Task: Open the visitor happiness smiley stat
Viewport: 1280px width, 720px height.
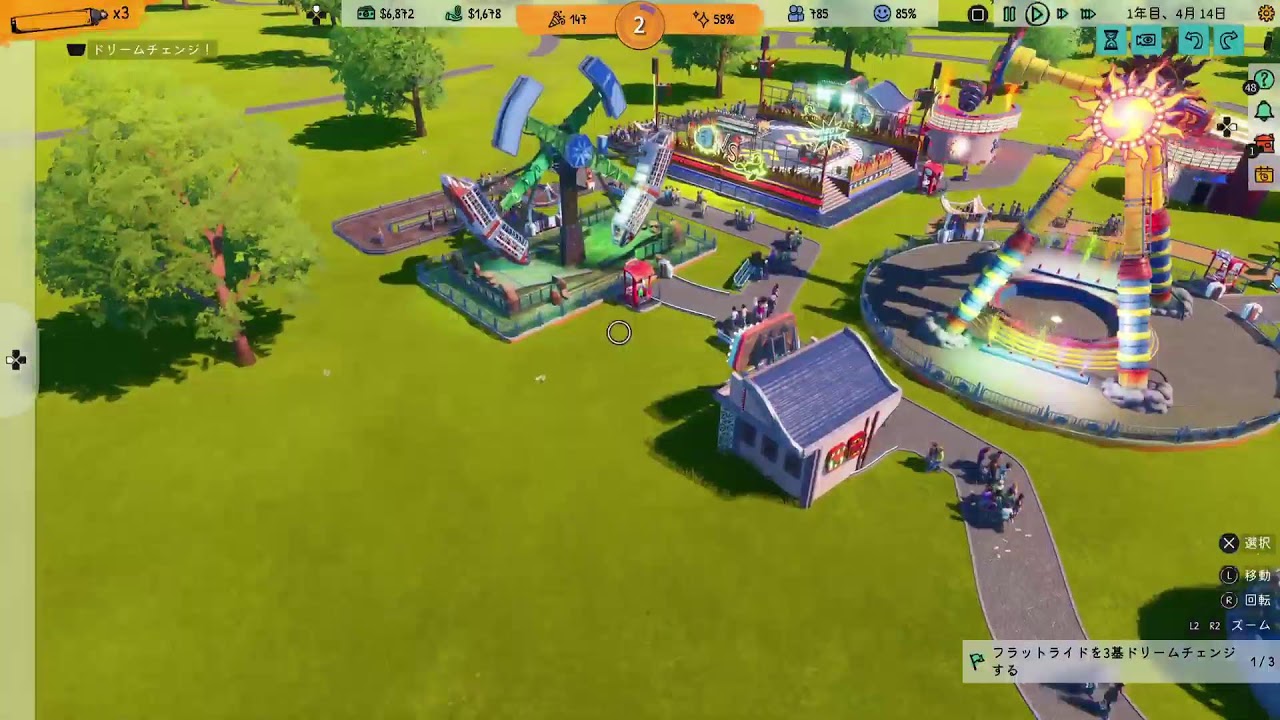Action: pyautogui.click(x=894, y=14)
